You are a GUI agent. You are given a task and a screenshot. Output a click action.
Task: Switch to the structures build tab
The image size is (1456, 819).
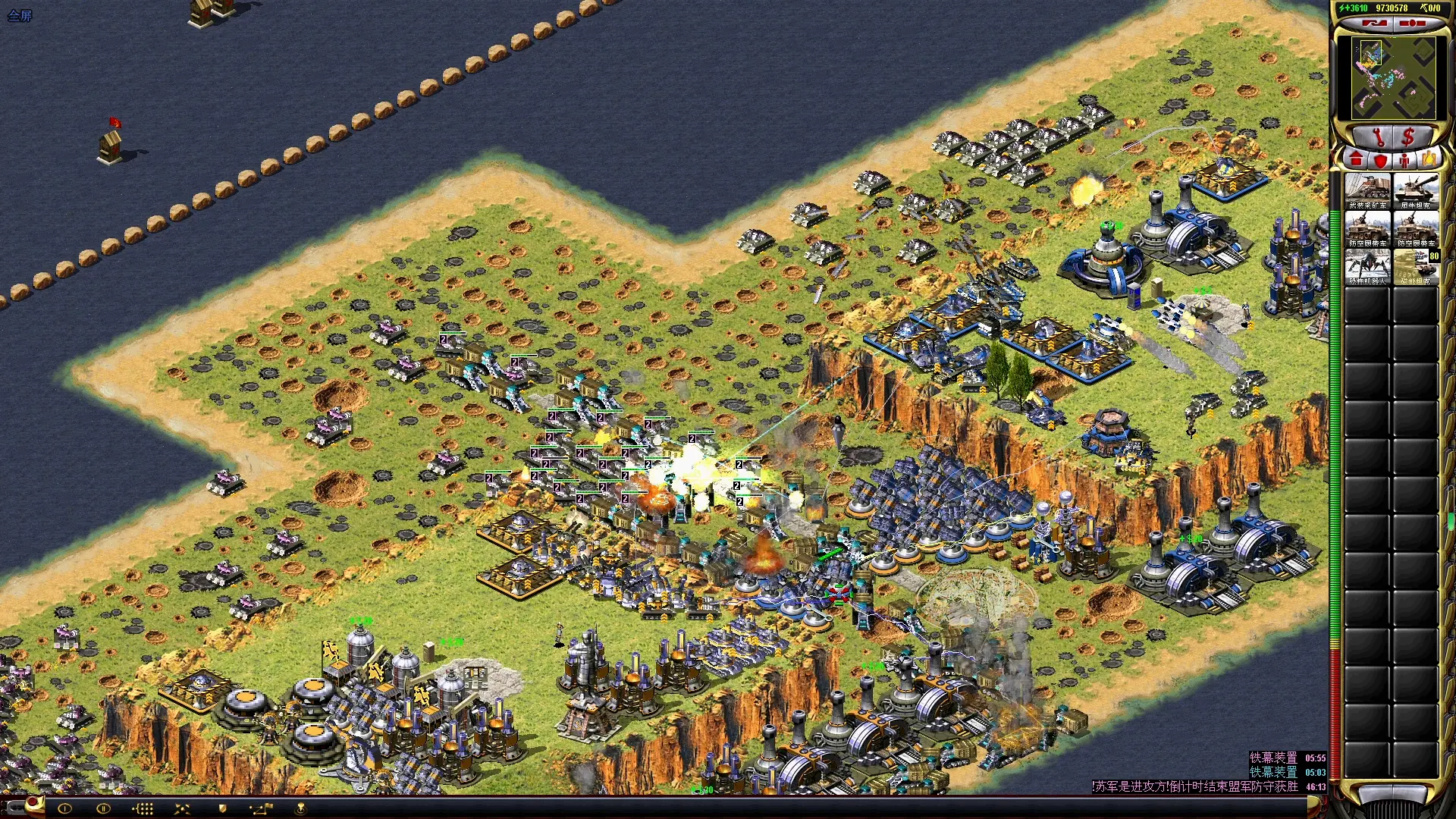1356,159
